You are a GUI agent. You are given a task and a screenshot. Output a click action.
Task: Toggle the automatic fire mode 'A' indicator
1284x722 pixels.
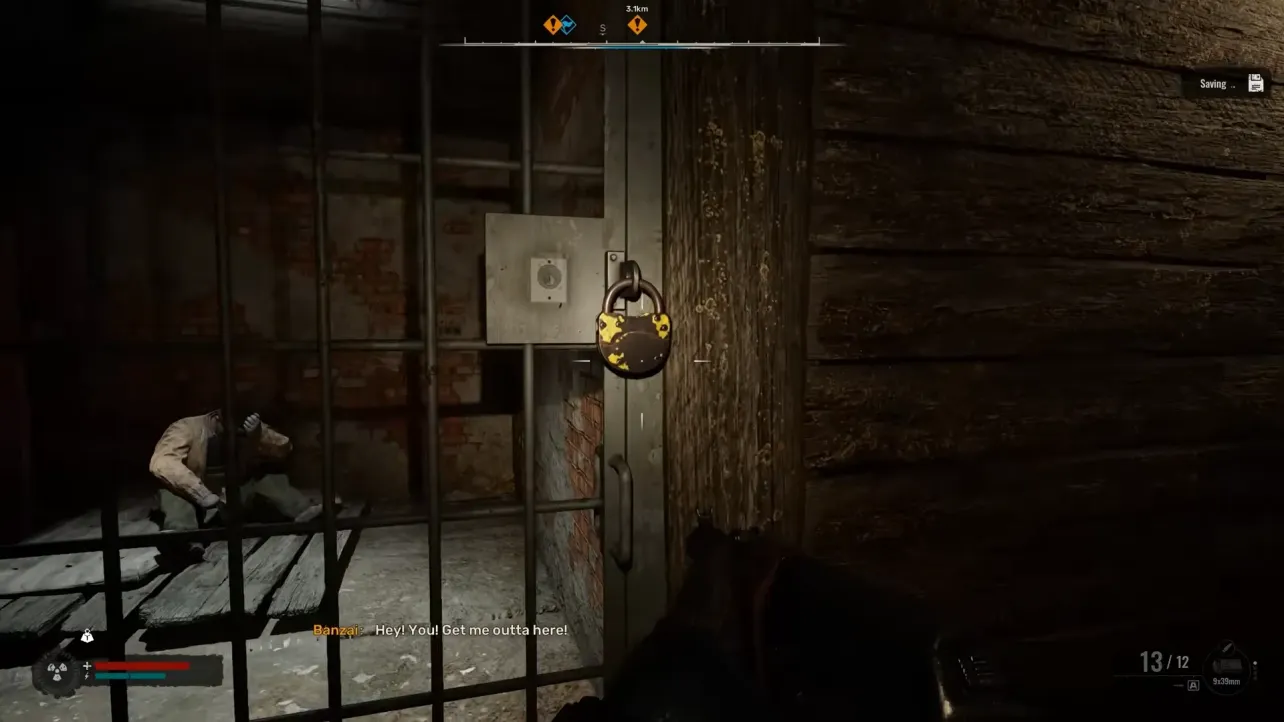1193,685
